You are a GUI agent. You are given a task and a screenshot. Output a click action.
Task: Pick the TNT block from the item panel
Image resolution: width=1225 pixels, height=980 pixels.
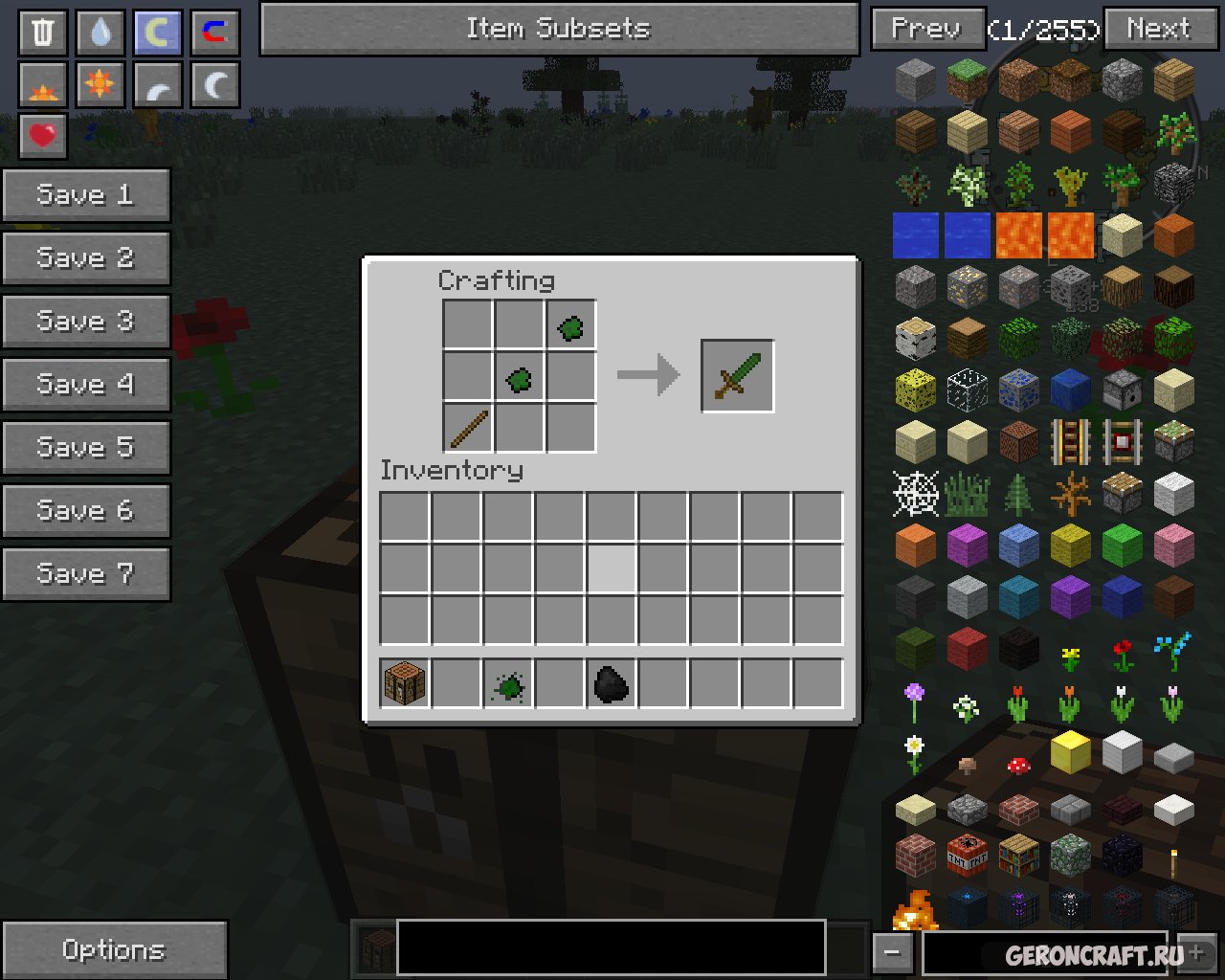click(x=967, y=854)
